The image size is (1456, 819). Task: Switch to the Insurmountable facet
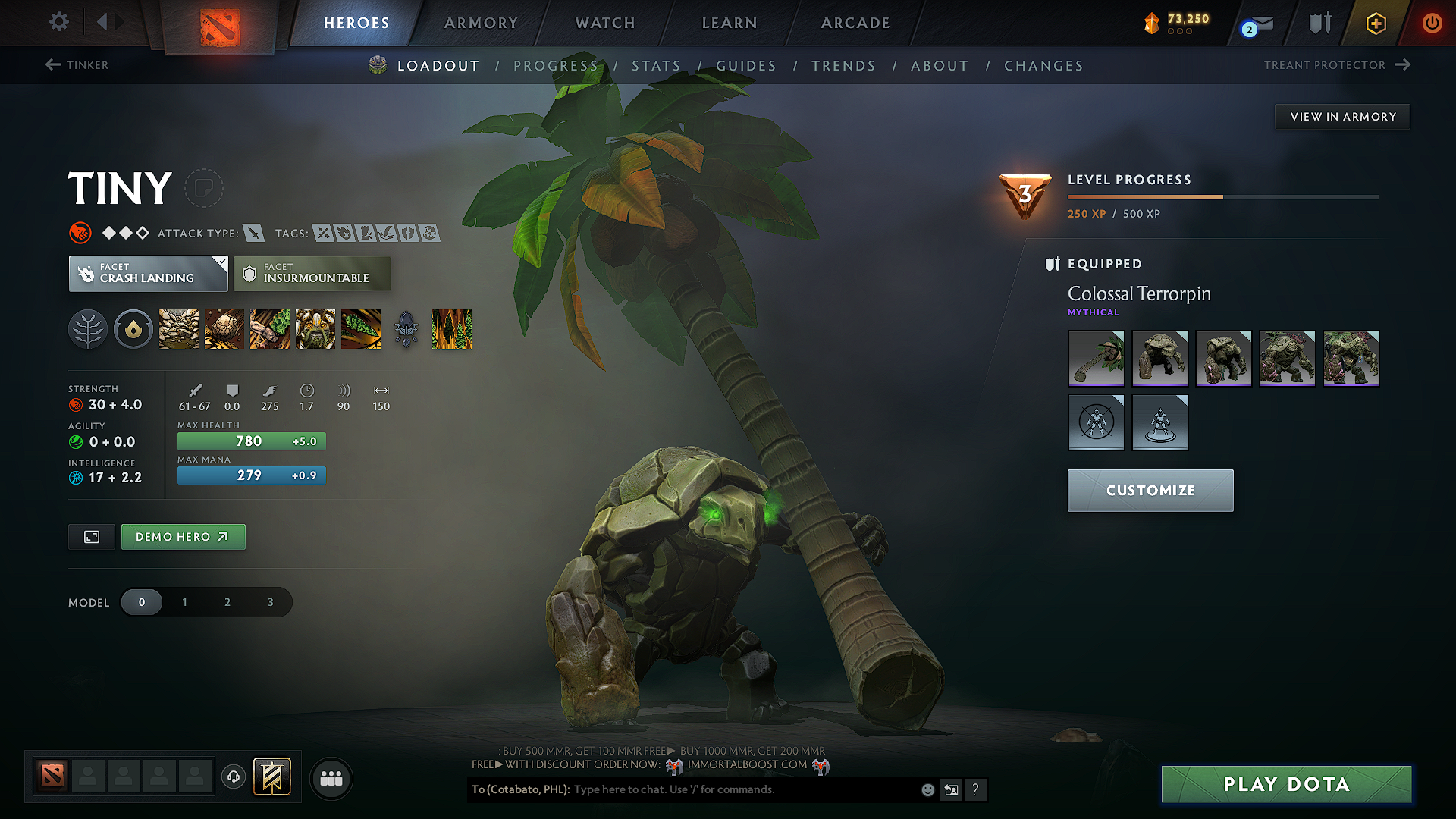pos(312,273)
